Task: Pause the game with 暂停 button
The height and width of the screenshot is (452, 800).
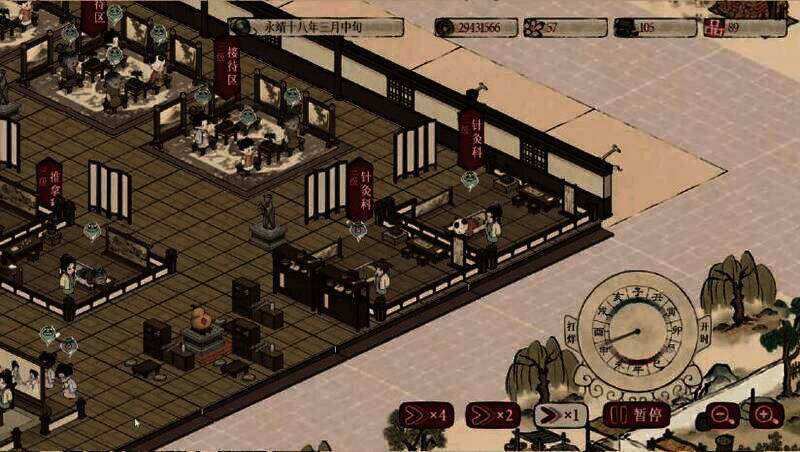Action: 636,414
